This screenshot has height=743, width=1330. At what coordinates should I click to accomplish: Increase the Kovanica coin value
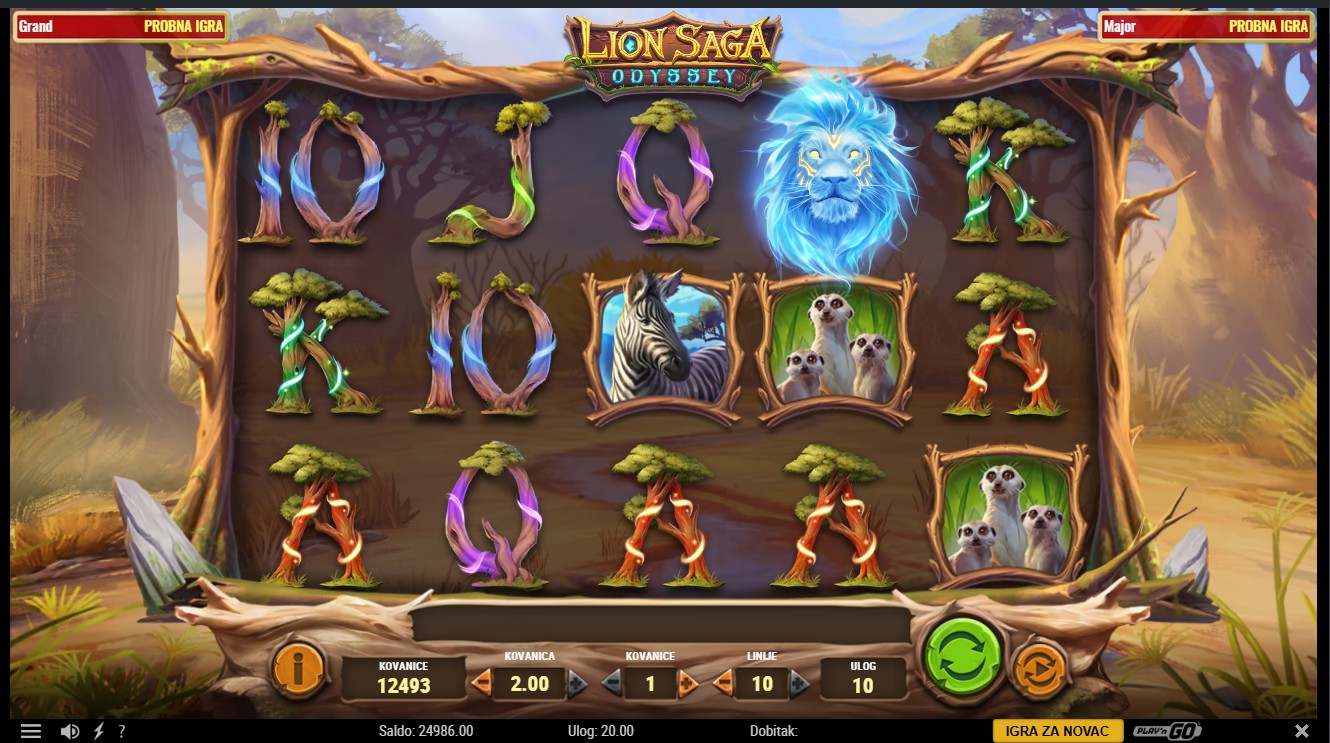click(577, 684)
